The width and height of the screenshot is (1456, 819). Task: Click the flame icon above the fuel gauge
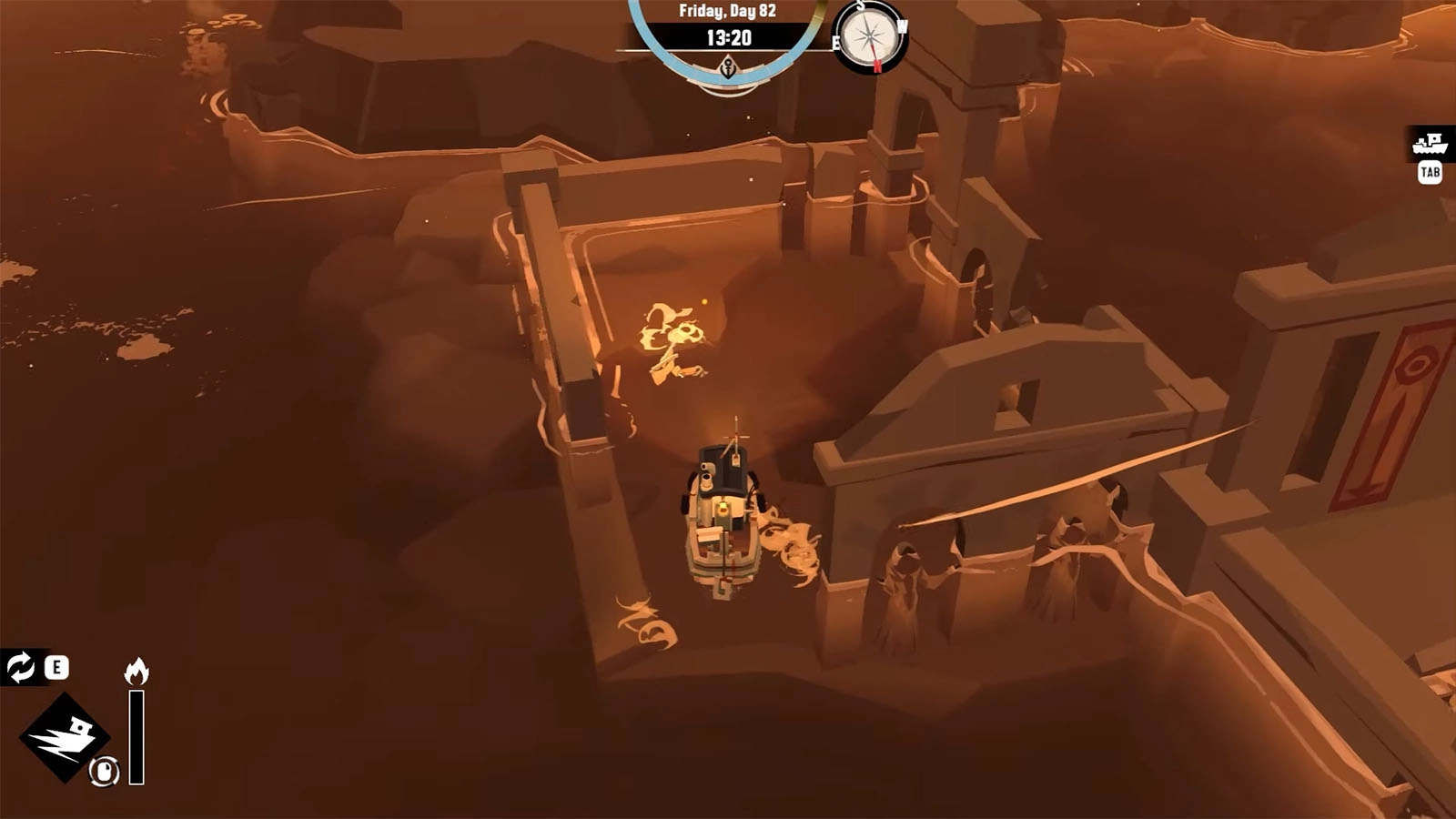(136, 670)
